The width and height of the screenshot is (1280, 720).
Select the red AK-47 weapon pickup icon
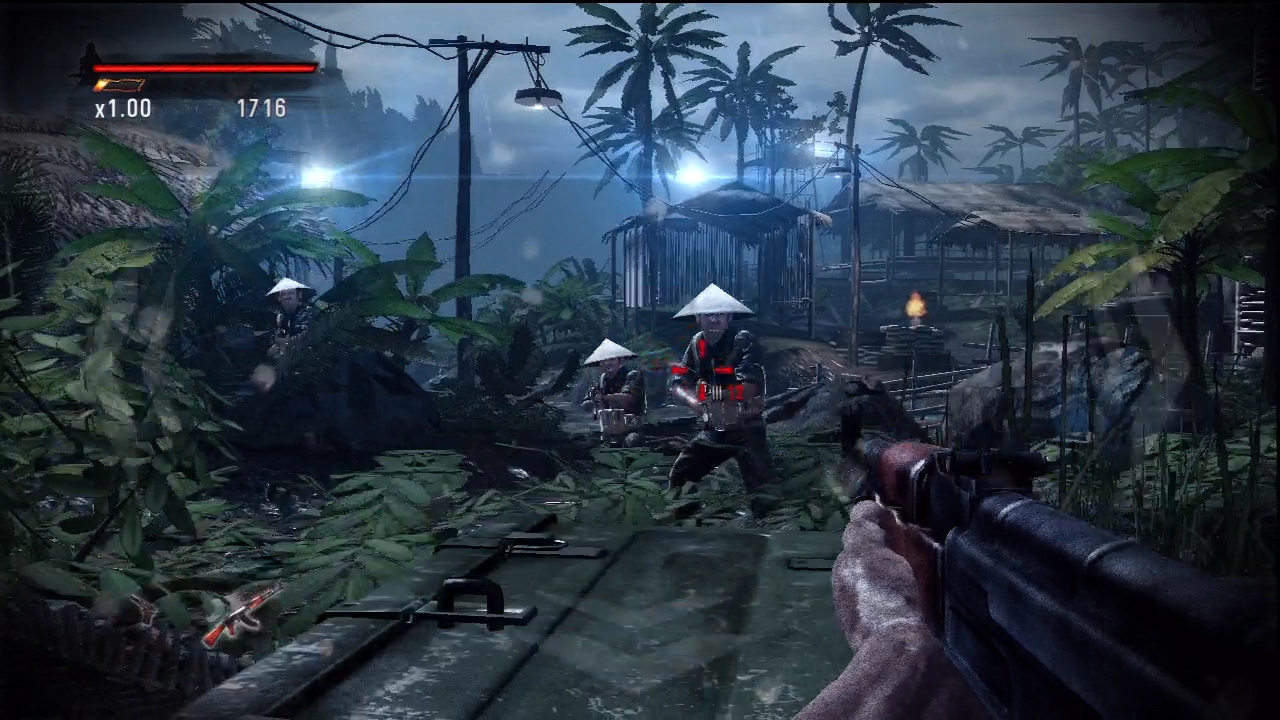(245, 615)
